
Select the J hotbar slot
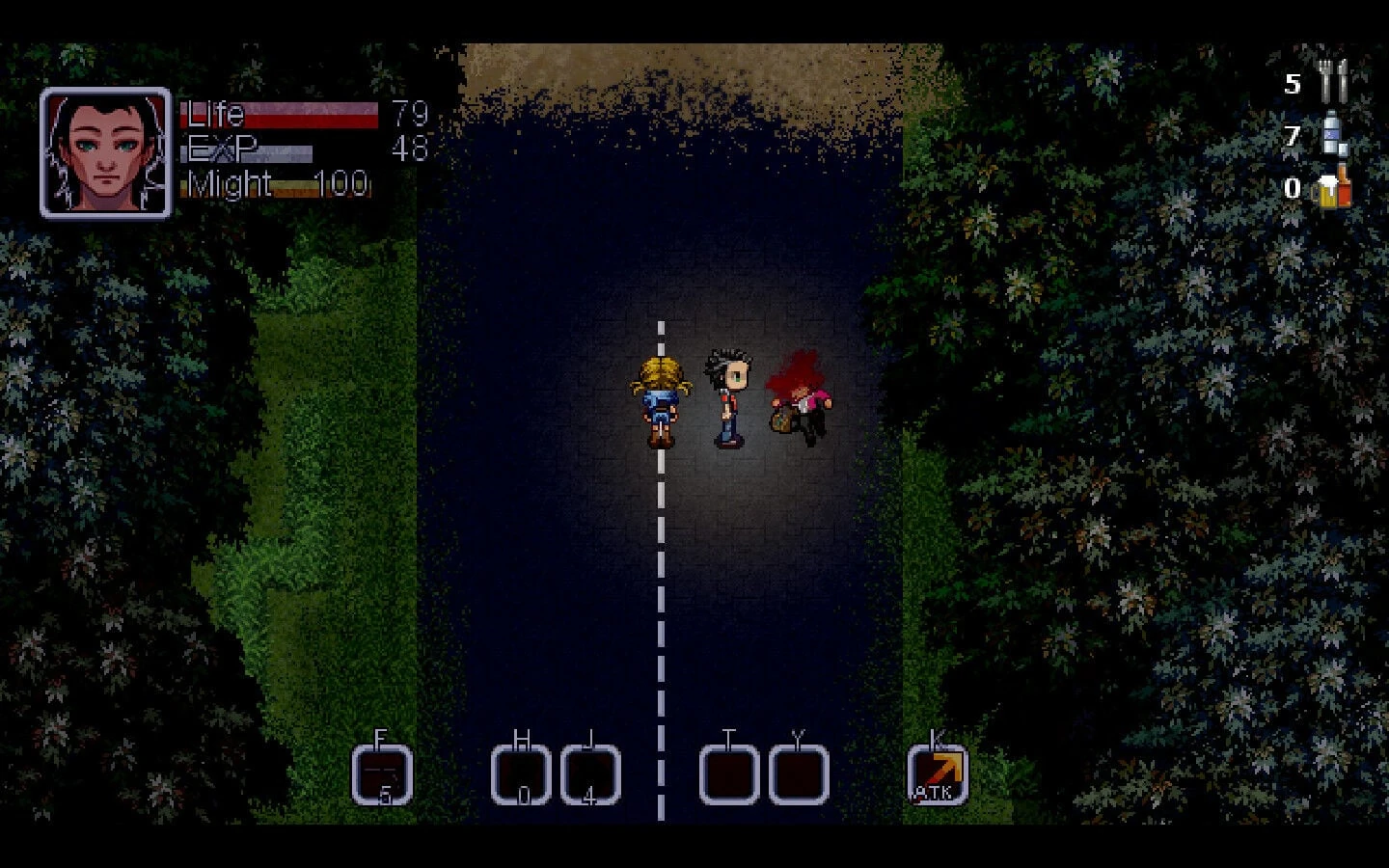pos(590,774)
